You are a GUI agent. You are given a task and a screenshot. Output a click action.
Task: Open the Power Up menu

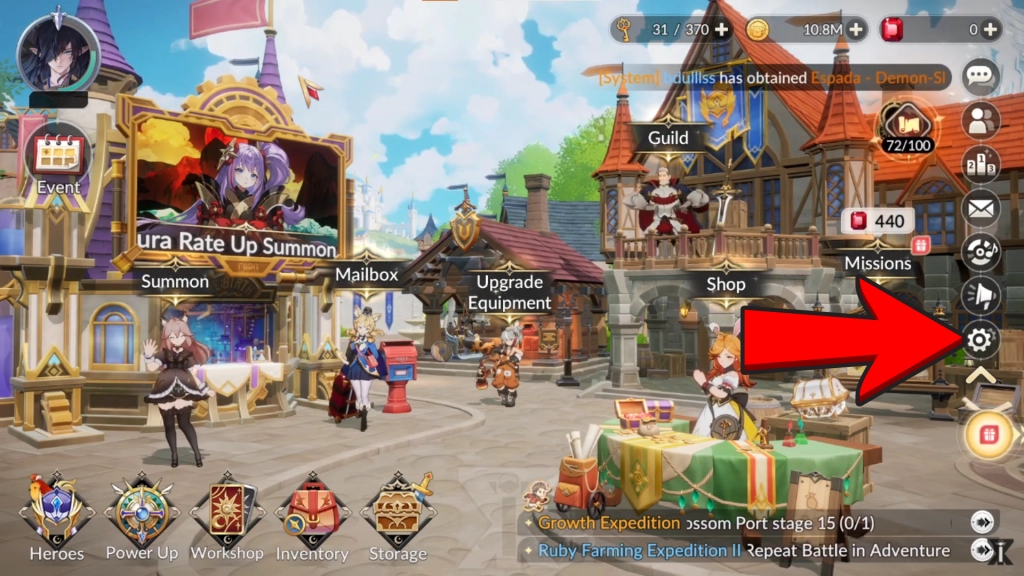(x=141, y=513)
